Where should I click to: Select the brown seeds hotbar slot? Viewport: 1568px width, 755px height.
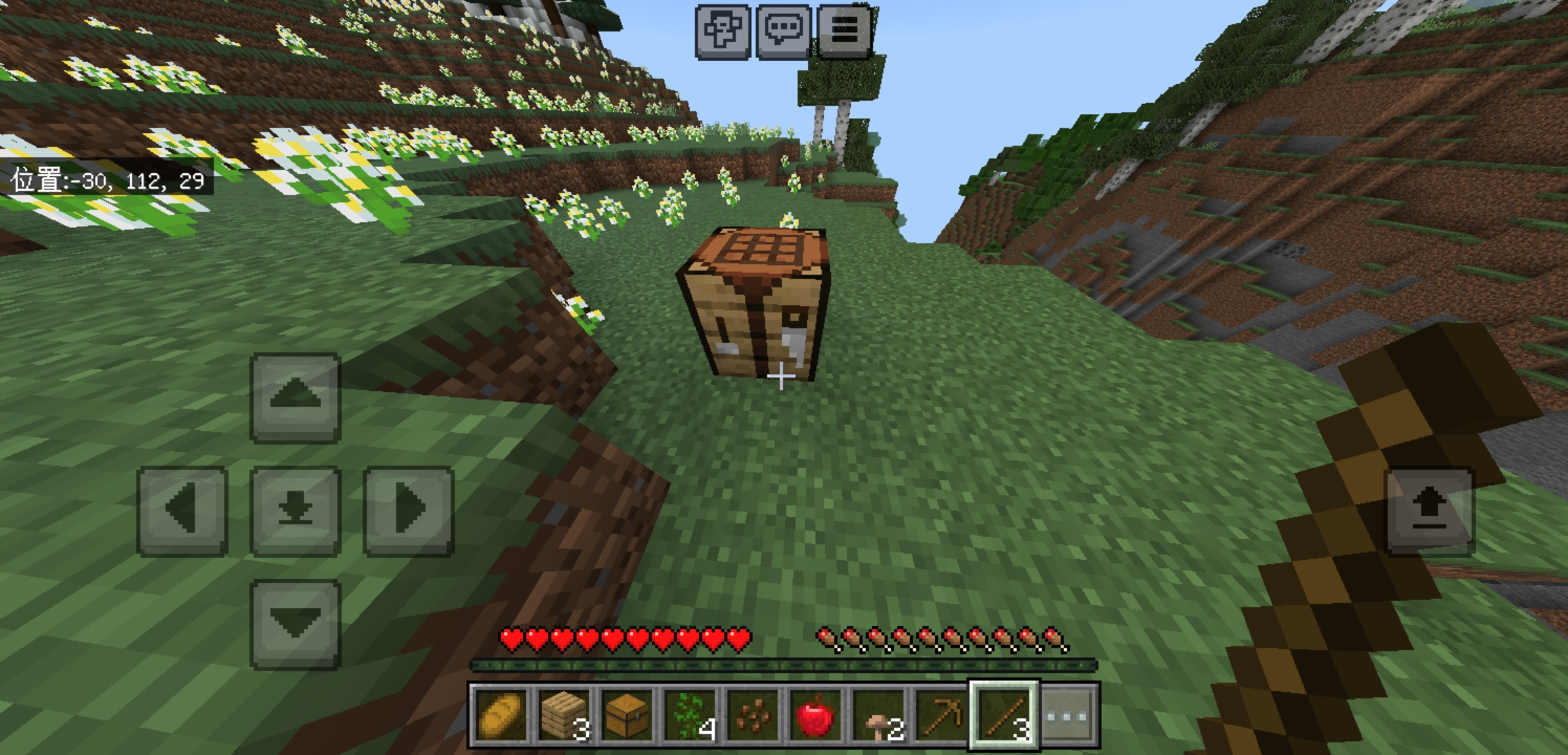coord(751,715)
